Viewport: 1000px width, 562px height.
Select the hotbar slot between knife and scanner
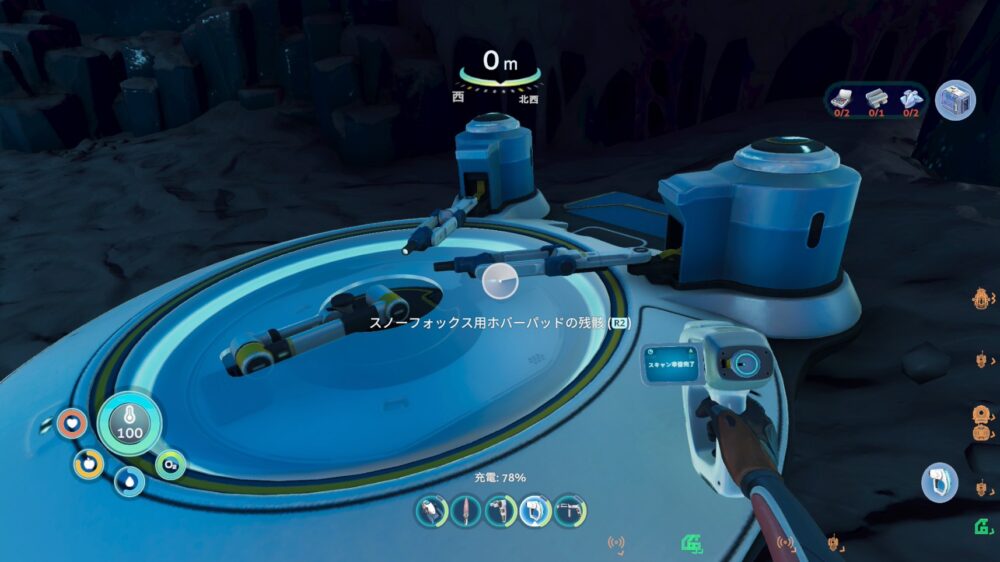pyautogui.click(x=501, y=511)
